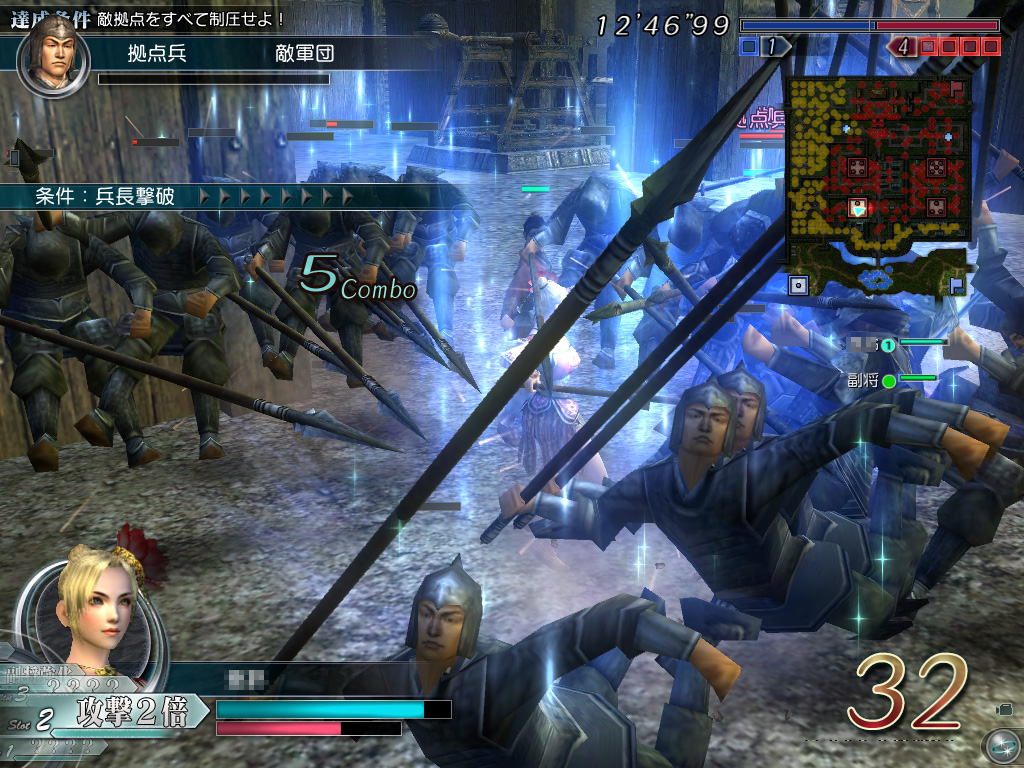Click the white square icon beside the minimap
Image resolution: width=1024 pixels, height=768 pixels.
pyautogui.click(x=798, y=285)
